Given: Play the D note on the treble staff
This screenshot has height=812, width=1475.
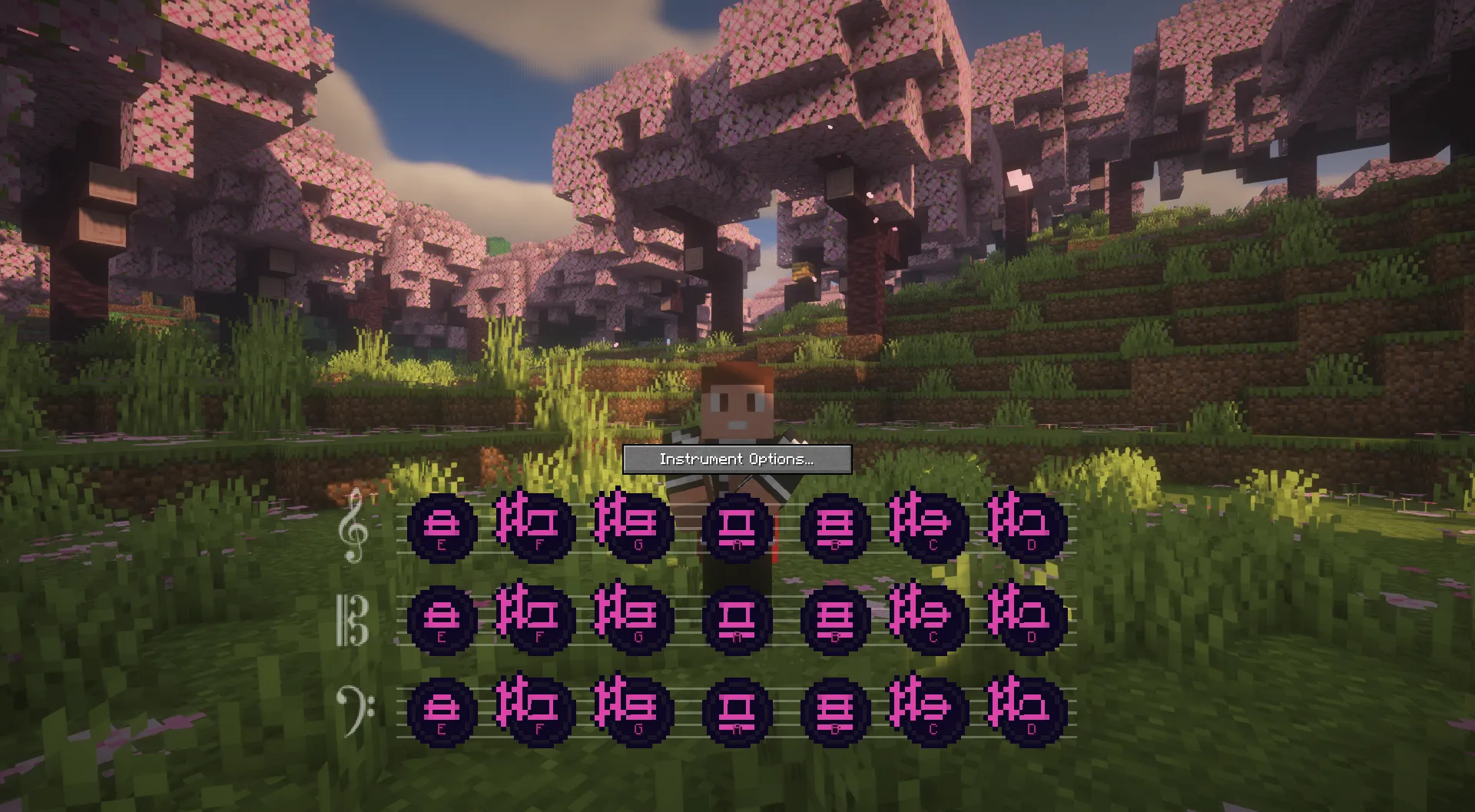Looking at the screenshot, I should pos(1028,527).
